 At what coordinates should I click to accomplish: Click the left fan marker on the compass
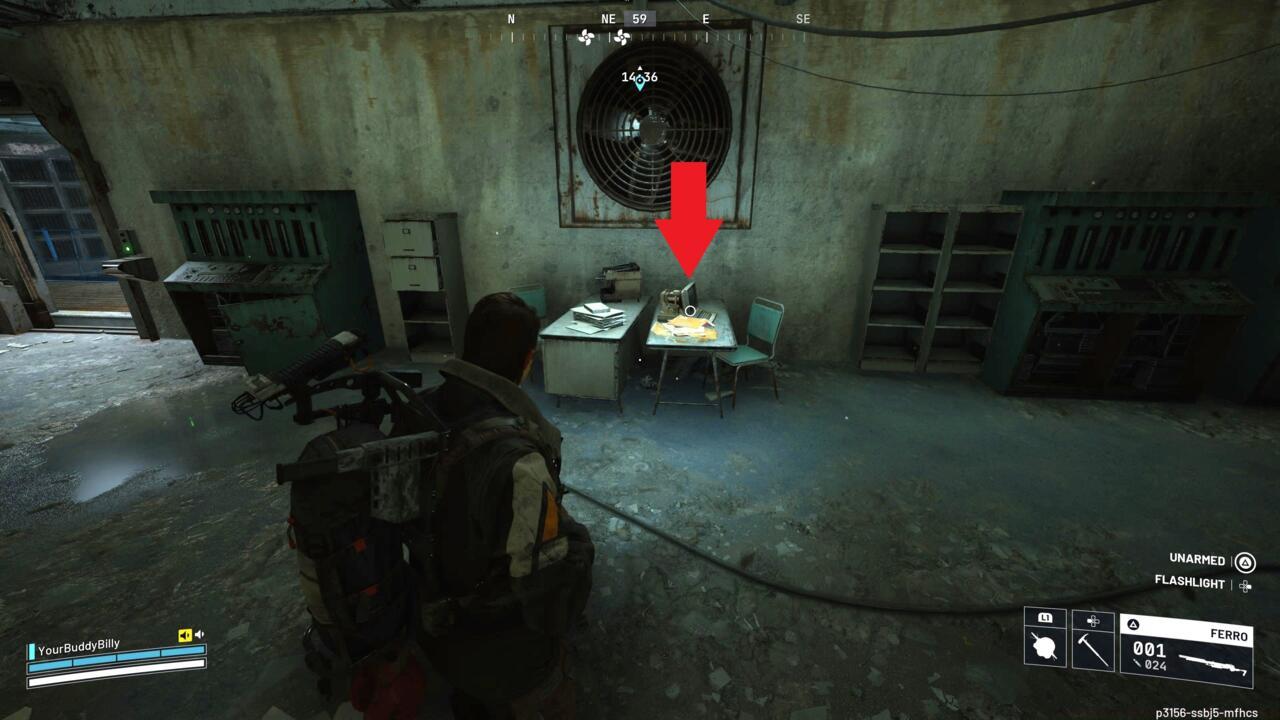coord(586,37)
